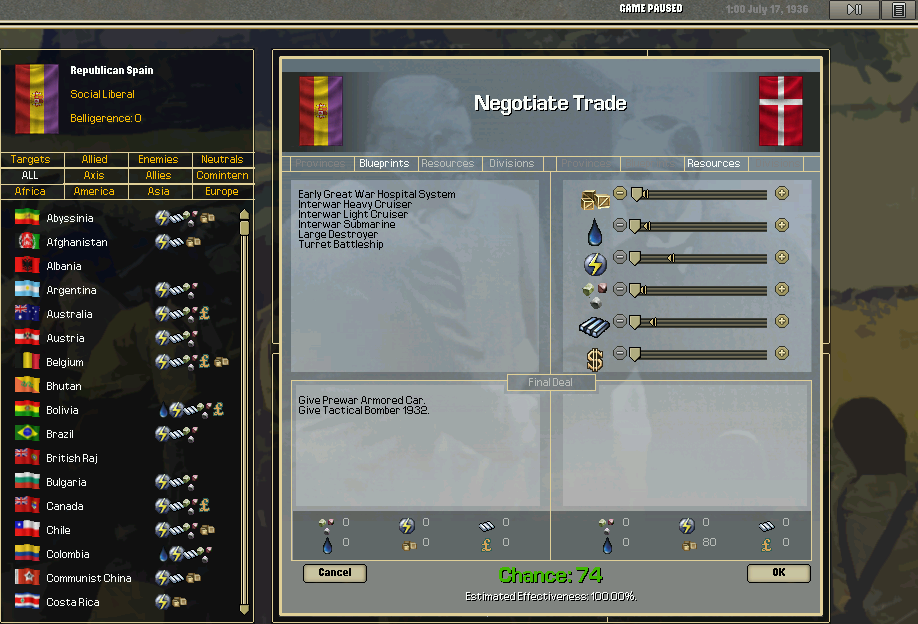The width and height of the screenshot is (918, 624).
Task: Choose the Turret Battleship blueprint
Action: coord(340,245)
